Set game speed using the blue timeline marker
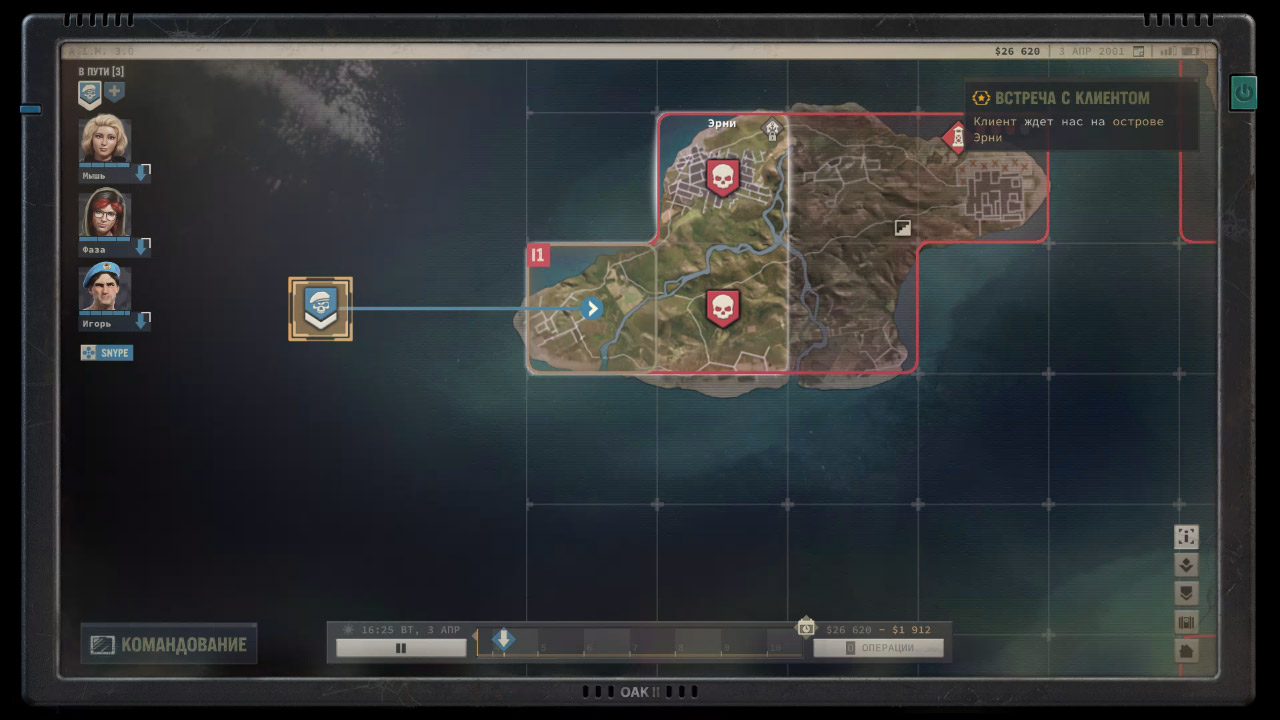The image size is (1280, 720). (503, 641)
